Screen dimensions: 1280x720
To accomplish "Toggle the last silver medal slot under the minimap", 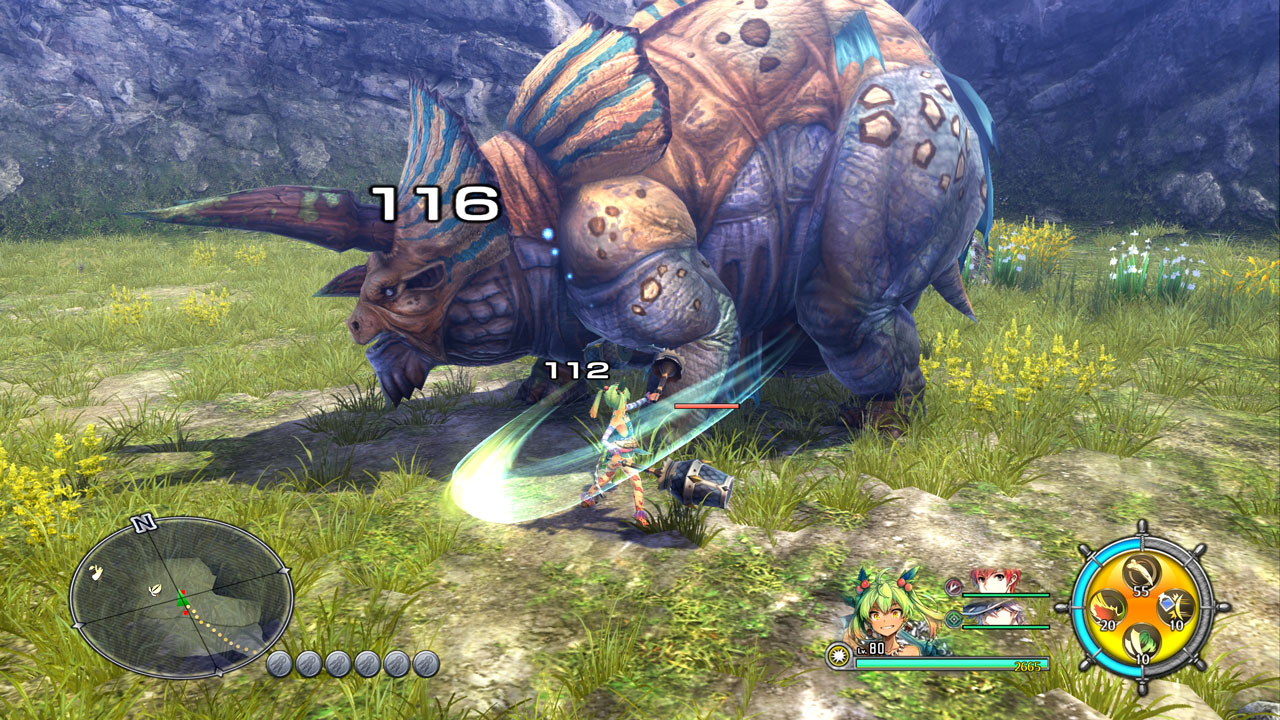I will (x=424, y=664).
